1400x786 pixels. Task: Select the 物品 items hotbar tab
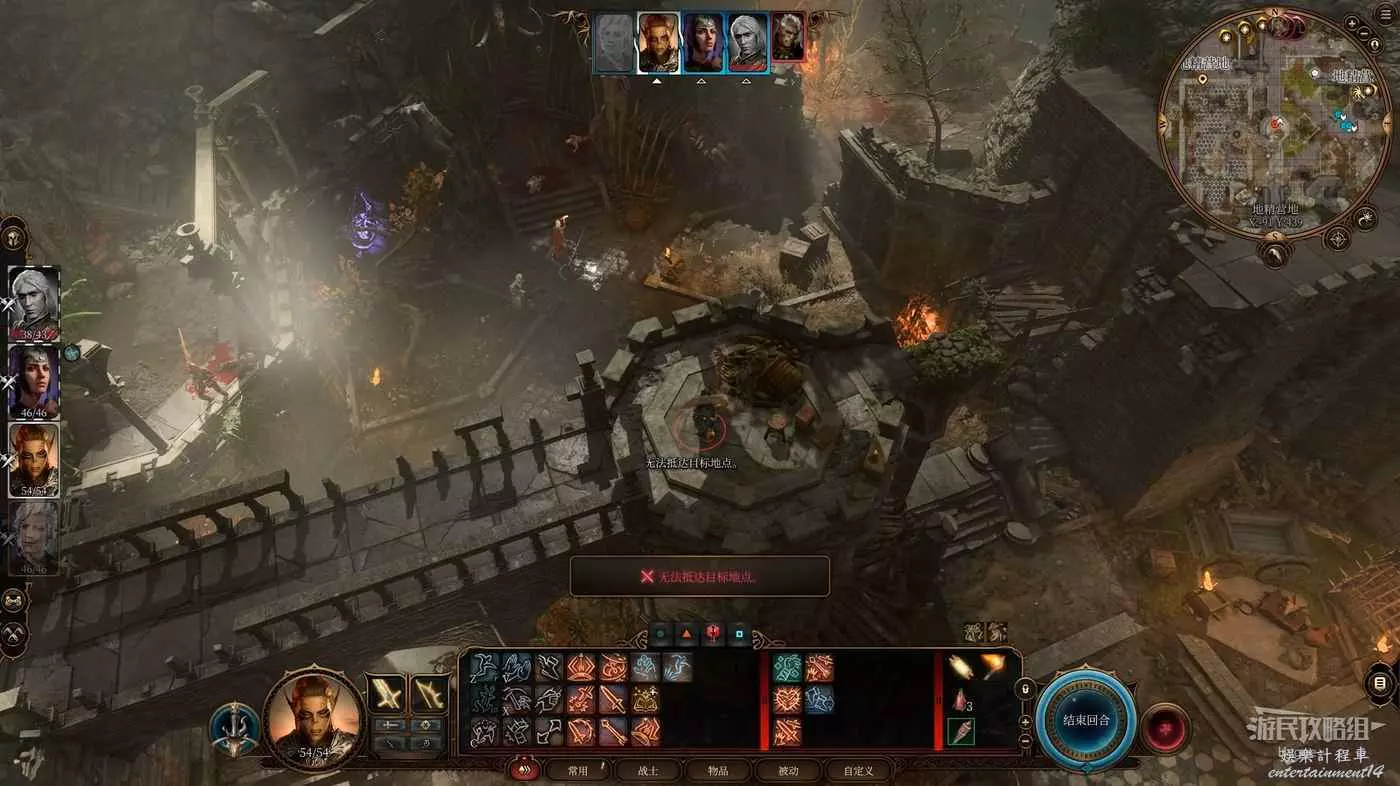point(718,770)
